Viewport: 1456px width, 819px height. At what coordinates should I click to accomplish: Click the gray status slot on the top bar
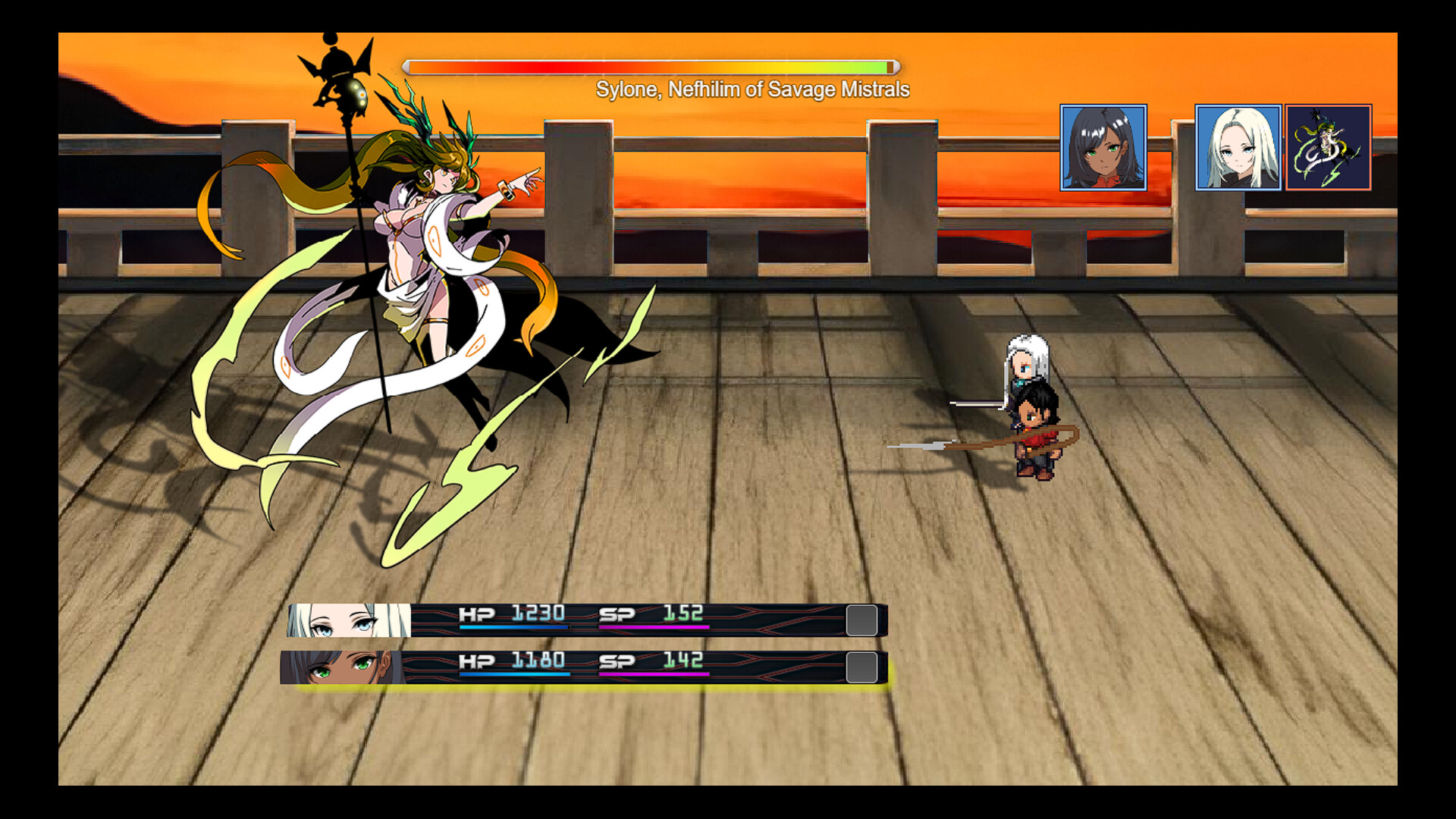[861, 619]
